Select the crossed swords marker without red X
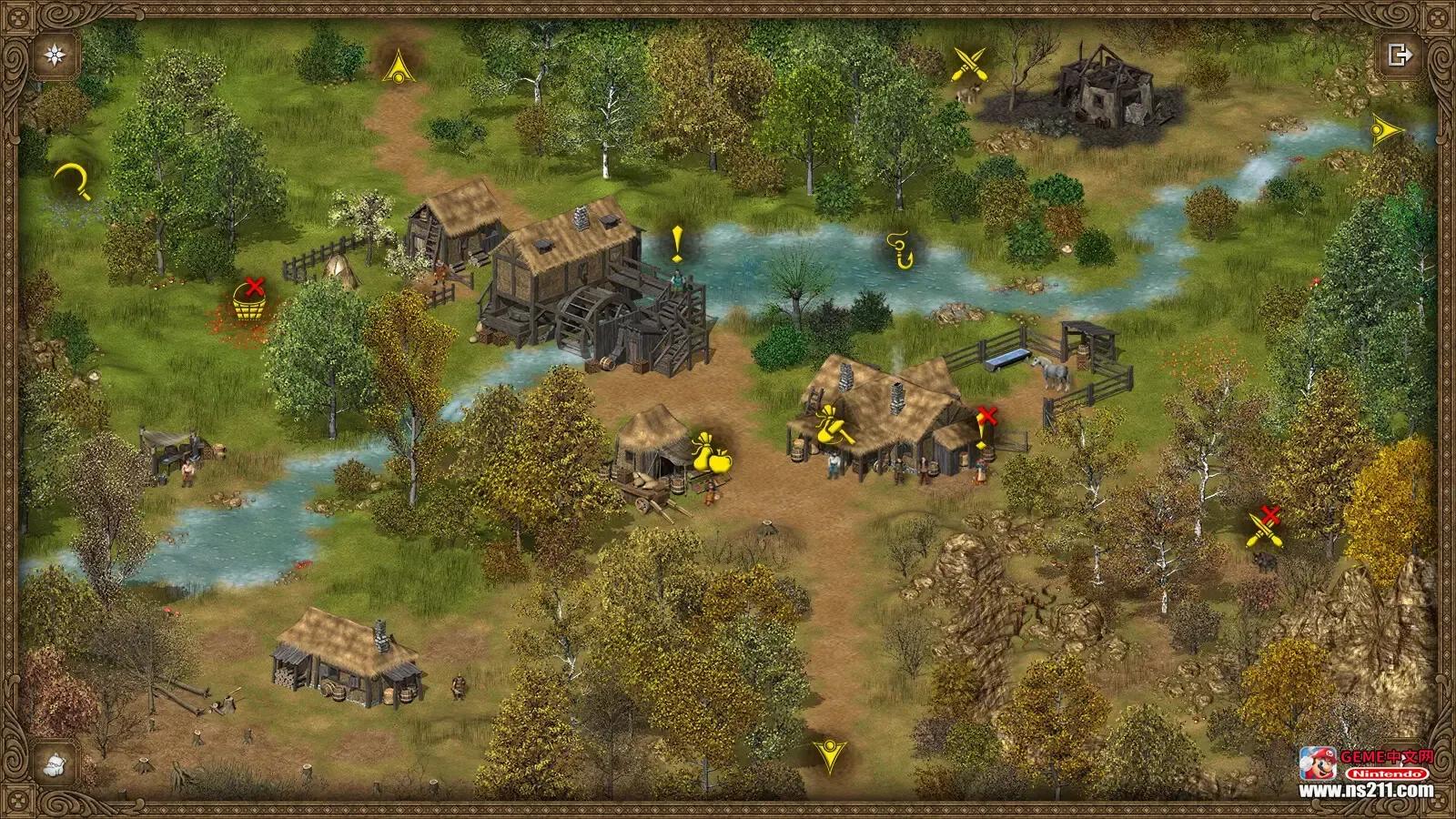This screenshot has width=1456, height=819. pyautogui.click(x=968, y=65)
